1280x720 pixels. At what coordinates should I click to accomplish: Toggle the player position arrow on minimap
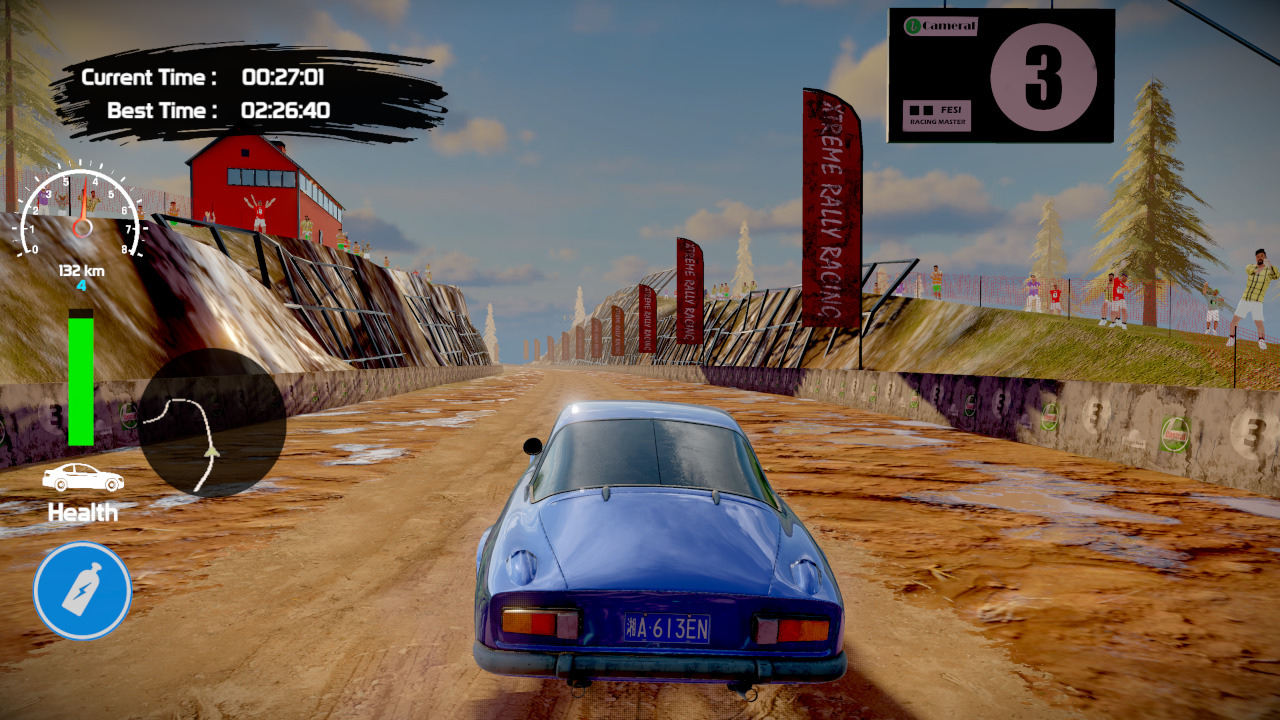point(210,452)
